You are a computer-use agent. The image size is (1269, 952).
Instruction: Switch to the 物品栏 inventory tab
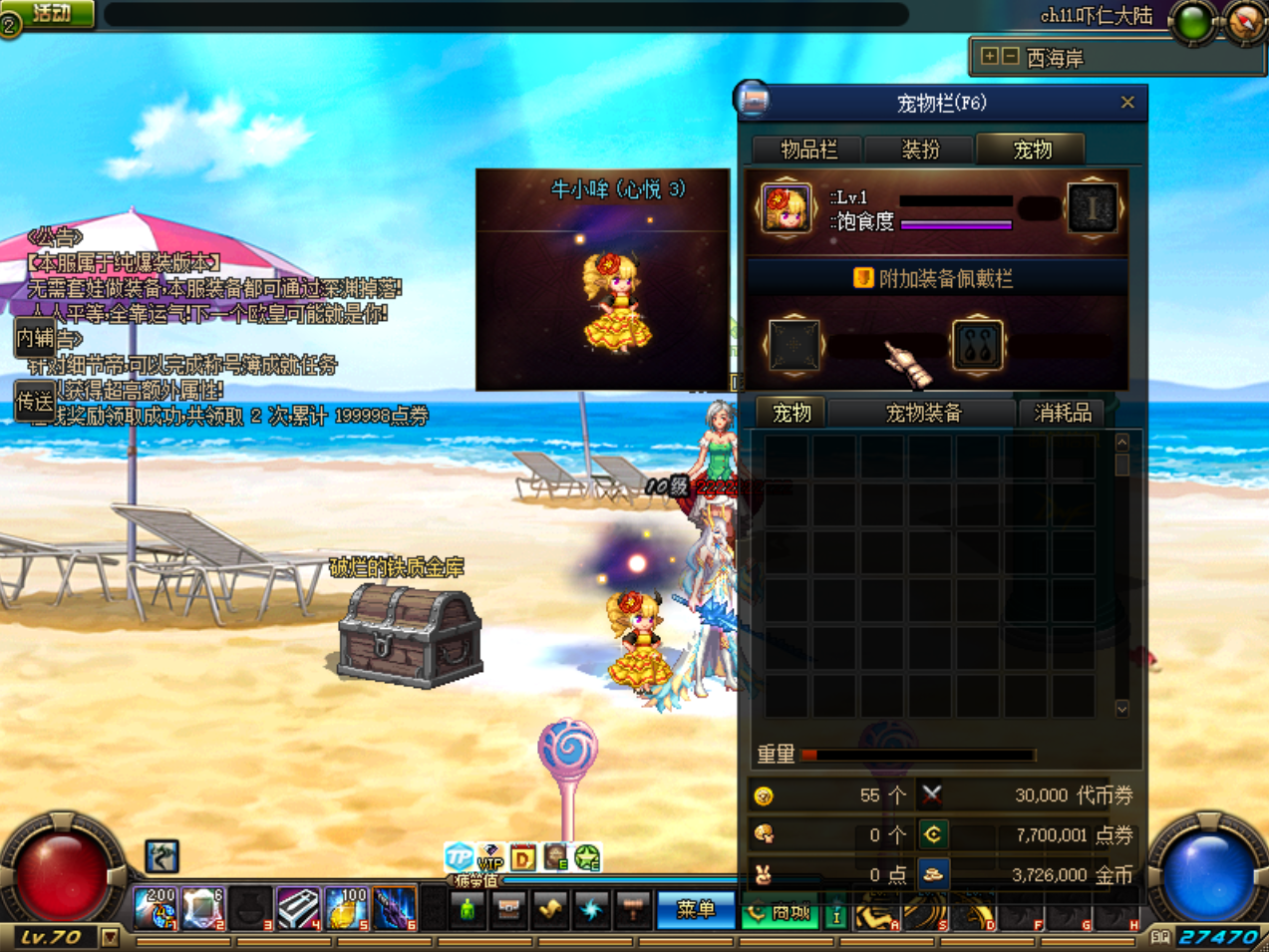[x=808, y=150]
